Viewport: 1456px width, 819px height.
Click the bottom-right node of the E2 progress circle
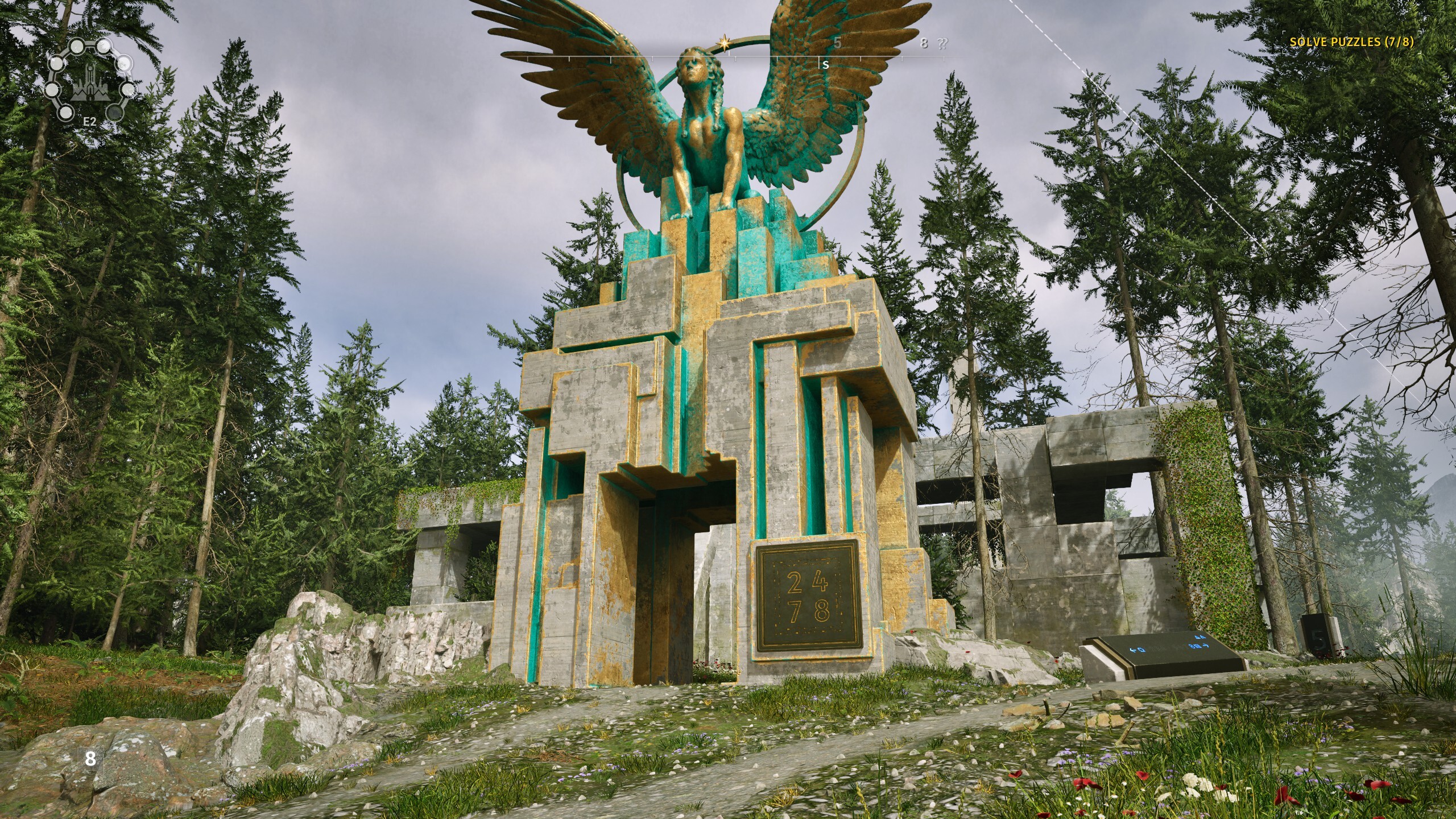coord(115,113)
